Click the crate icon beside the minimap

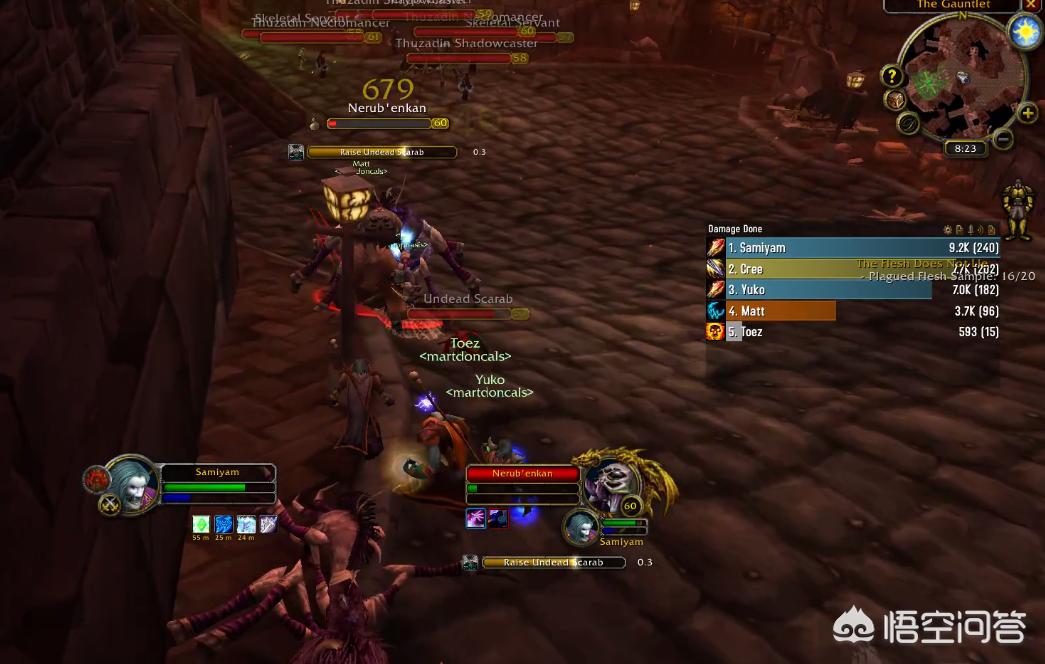(x=896, y=100)
